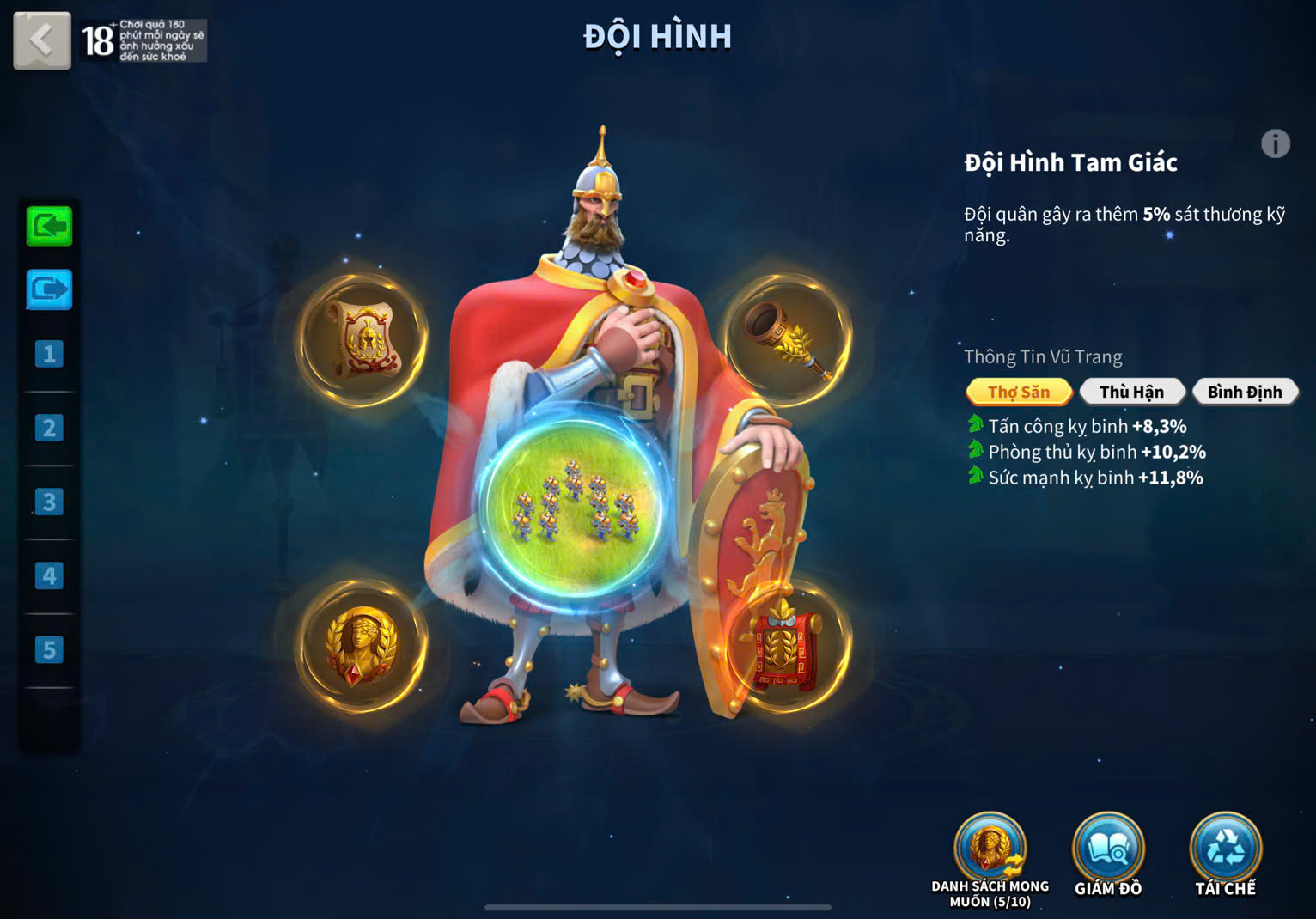The image size is (1316, 919).
Task: Go back using the arrow button
Action: pyautogui.click(x=42, y=40)
